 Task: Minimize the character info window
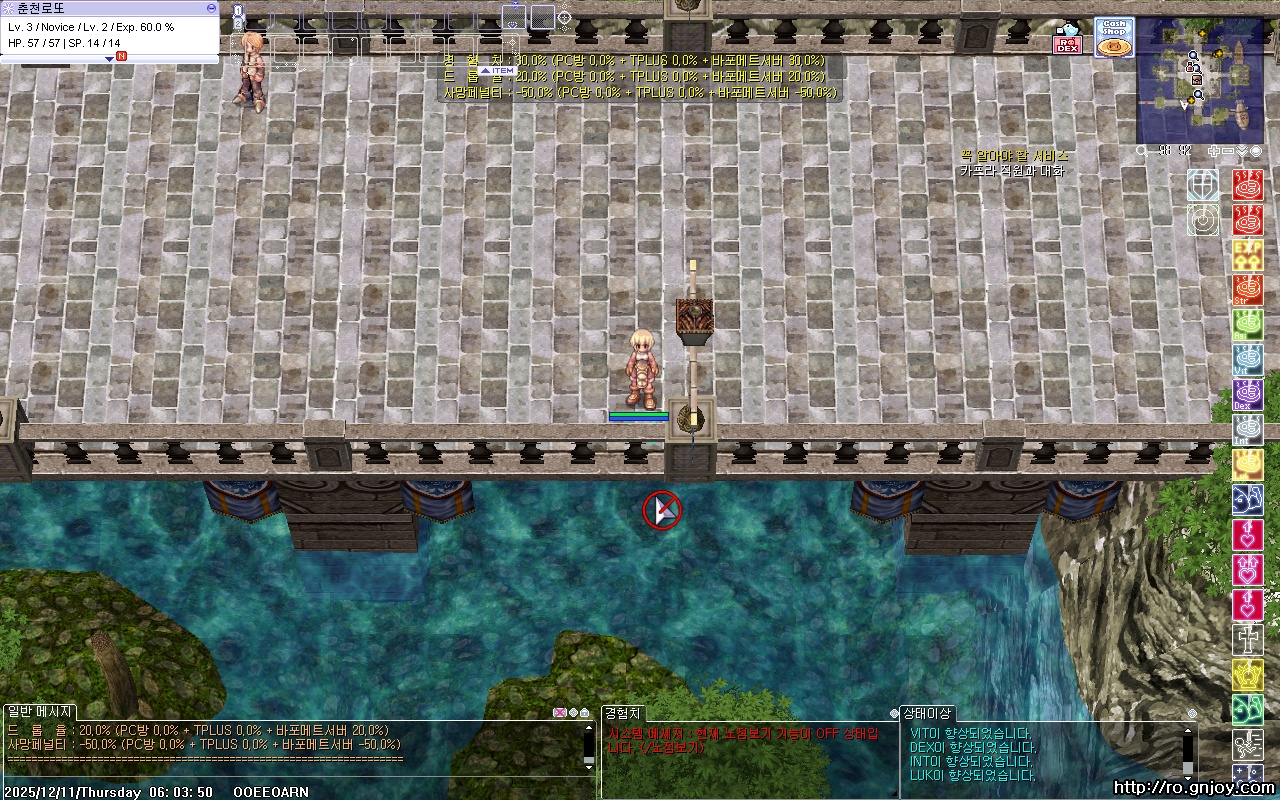pyautogui.click(x=211, y=8)
